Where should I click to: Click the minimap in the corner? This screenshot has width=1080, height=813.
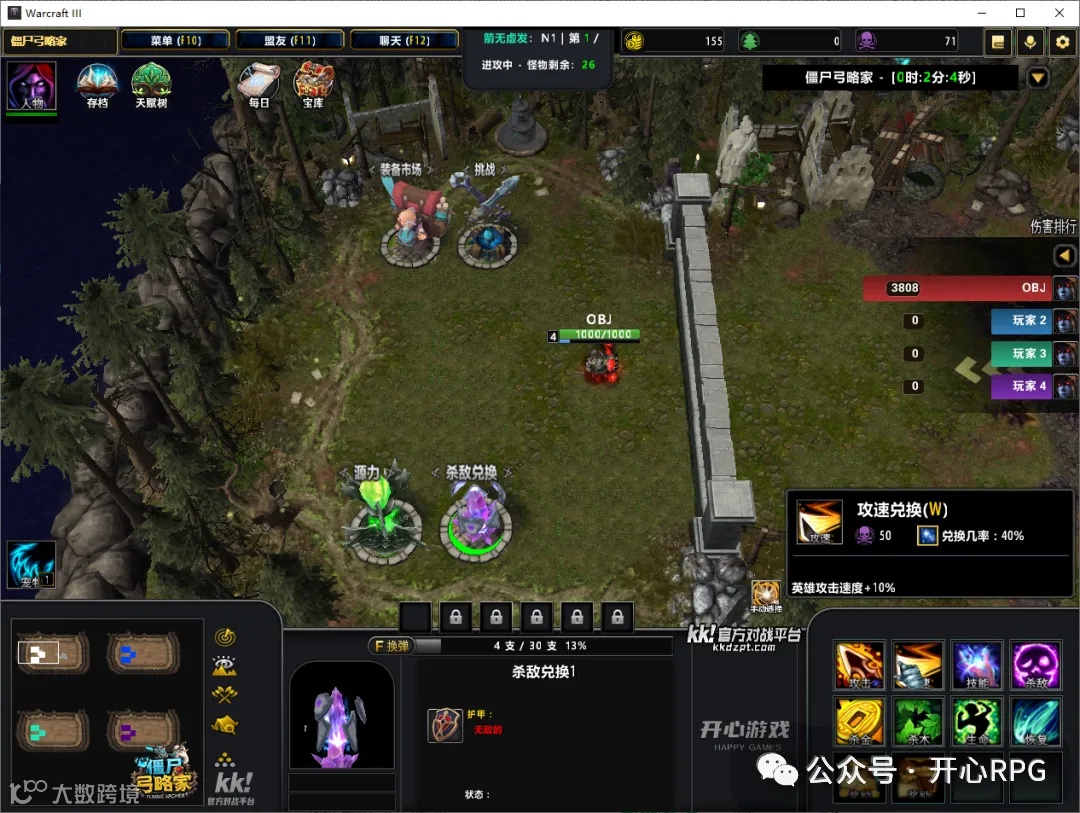pos(98,700)
